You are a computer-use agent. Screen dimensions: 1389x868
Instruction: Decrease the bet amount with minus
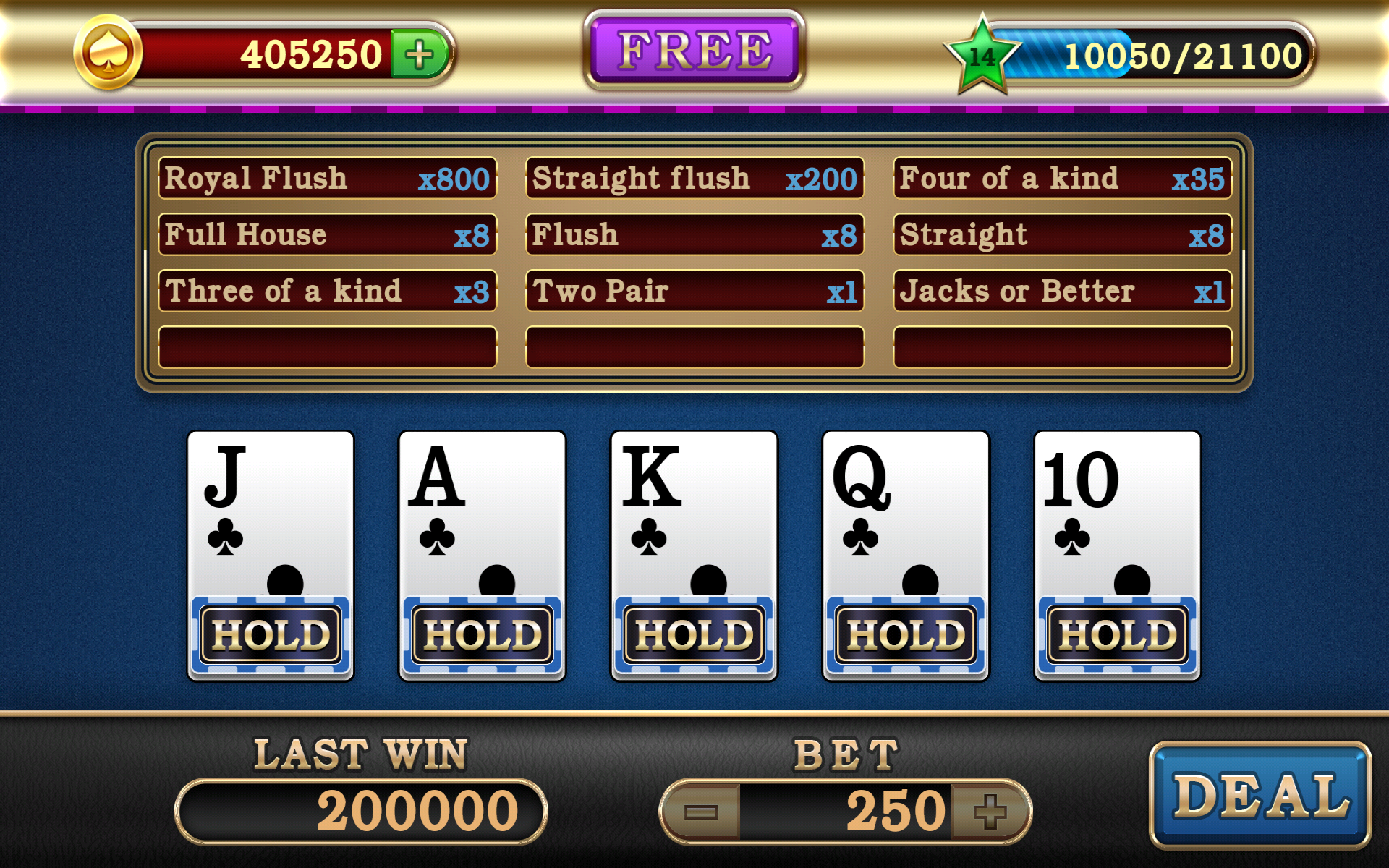pyautogui.click(x=701, y=811)
